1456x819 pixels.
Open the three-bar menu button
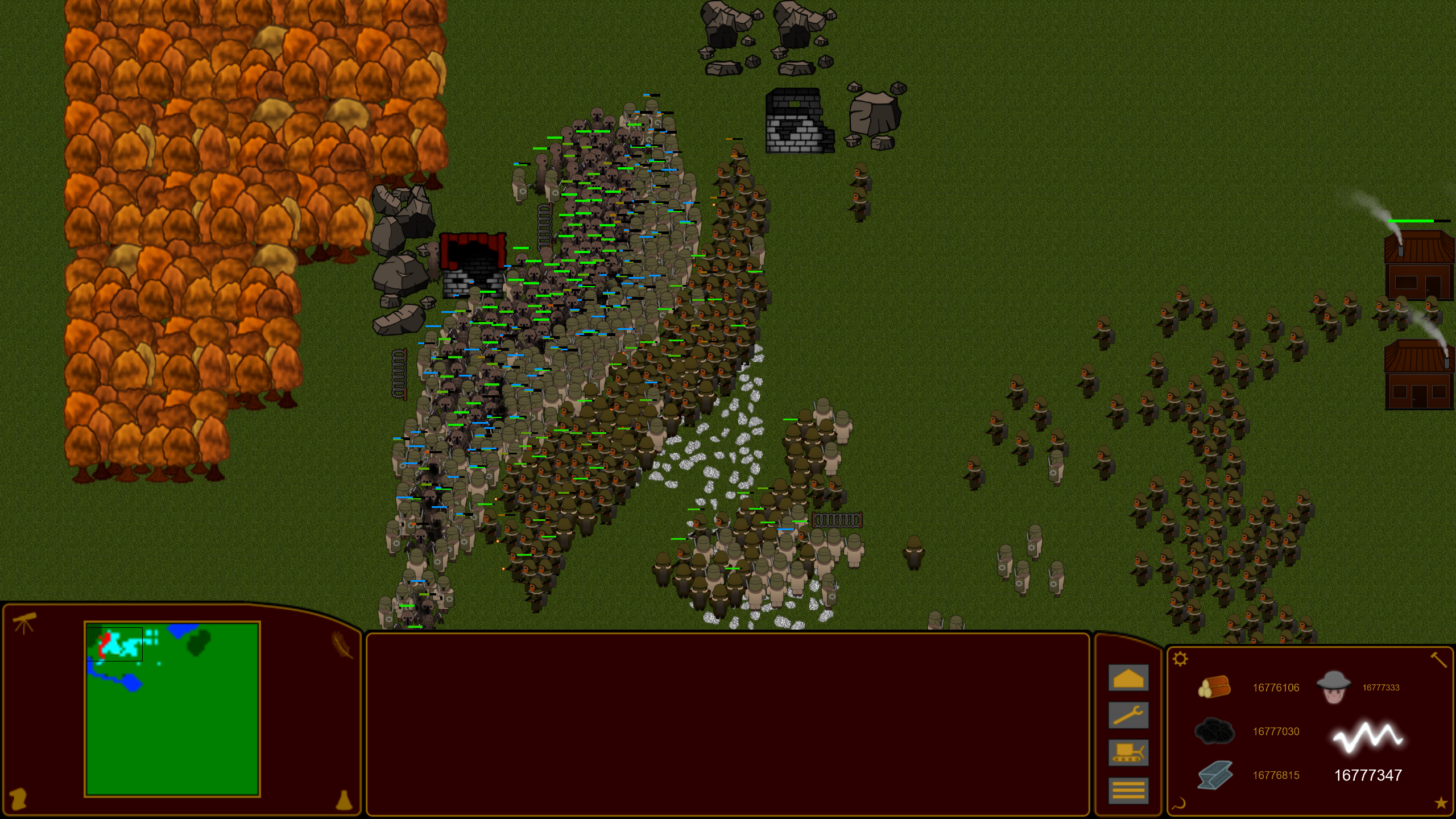pyautogui.click(x=1128, y=790)
